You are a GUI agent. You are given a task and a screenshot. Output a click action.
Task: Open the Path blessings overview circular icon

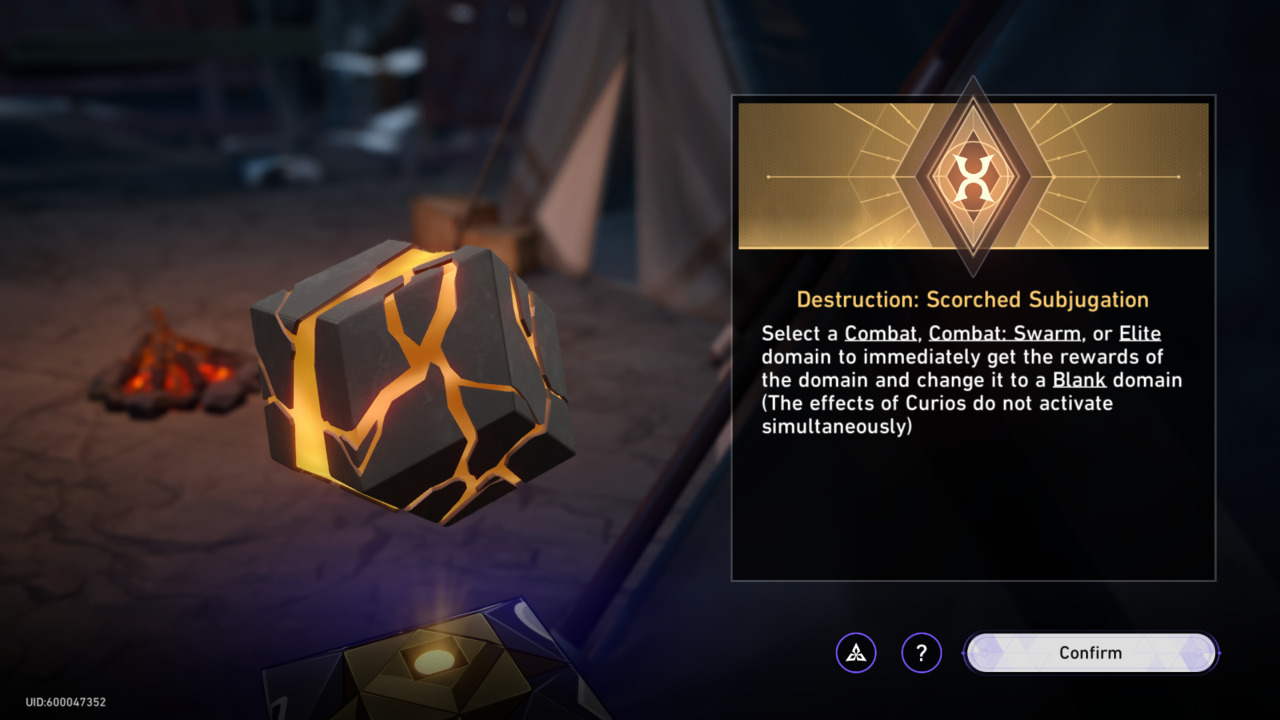pos(858,652)
